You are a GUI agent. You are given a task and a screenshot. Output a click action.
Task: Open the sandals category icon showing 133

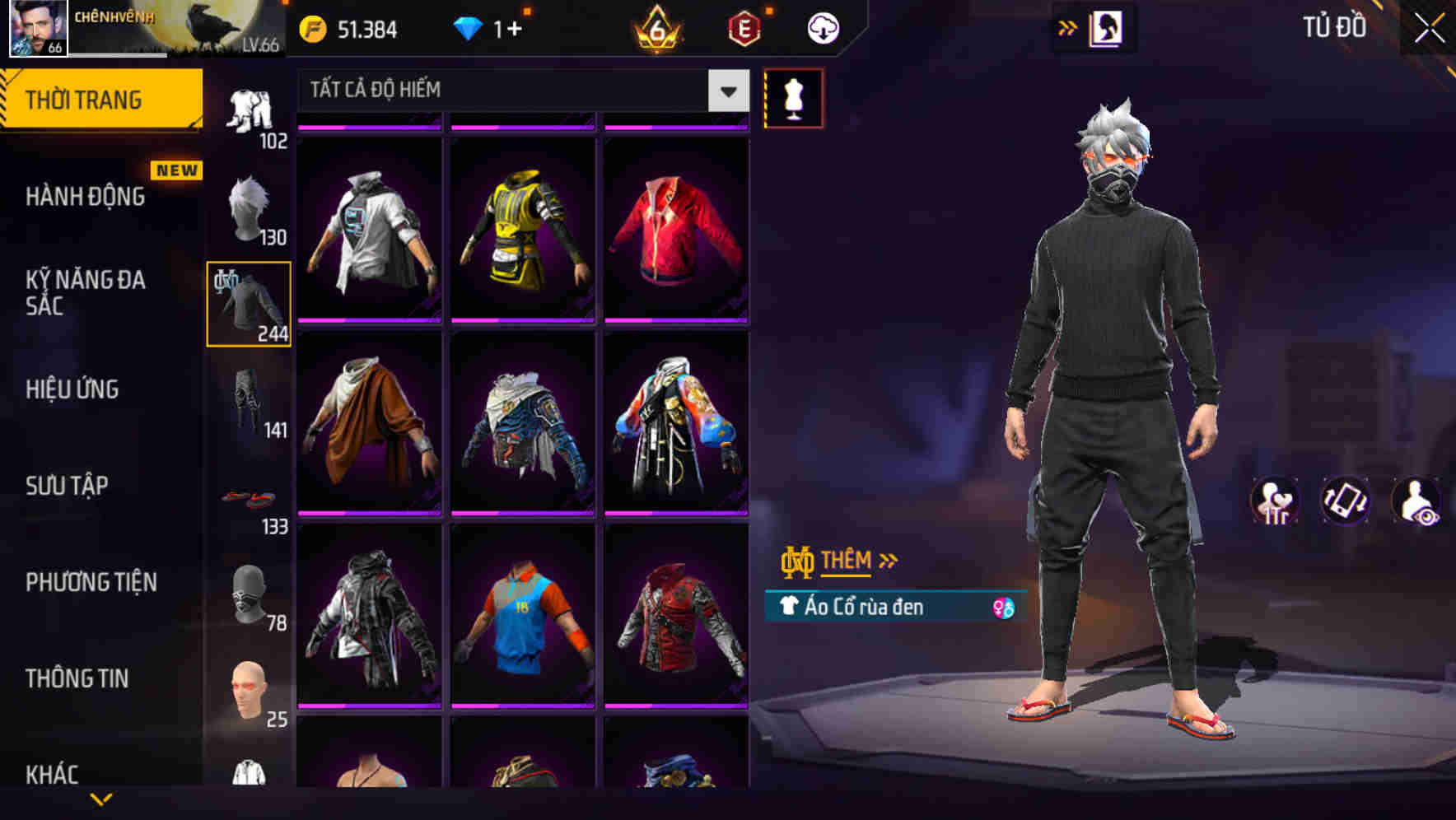point(248,500)
